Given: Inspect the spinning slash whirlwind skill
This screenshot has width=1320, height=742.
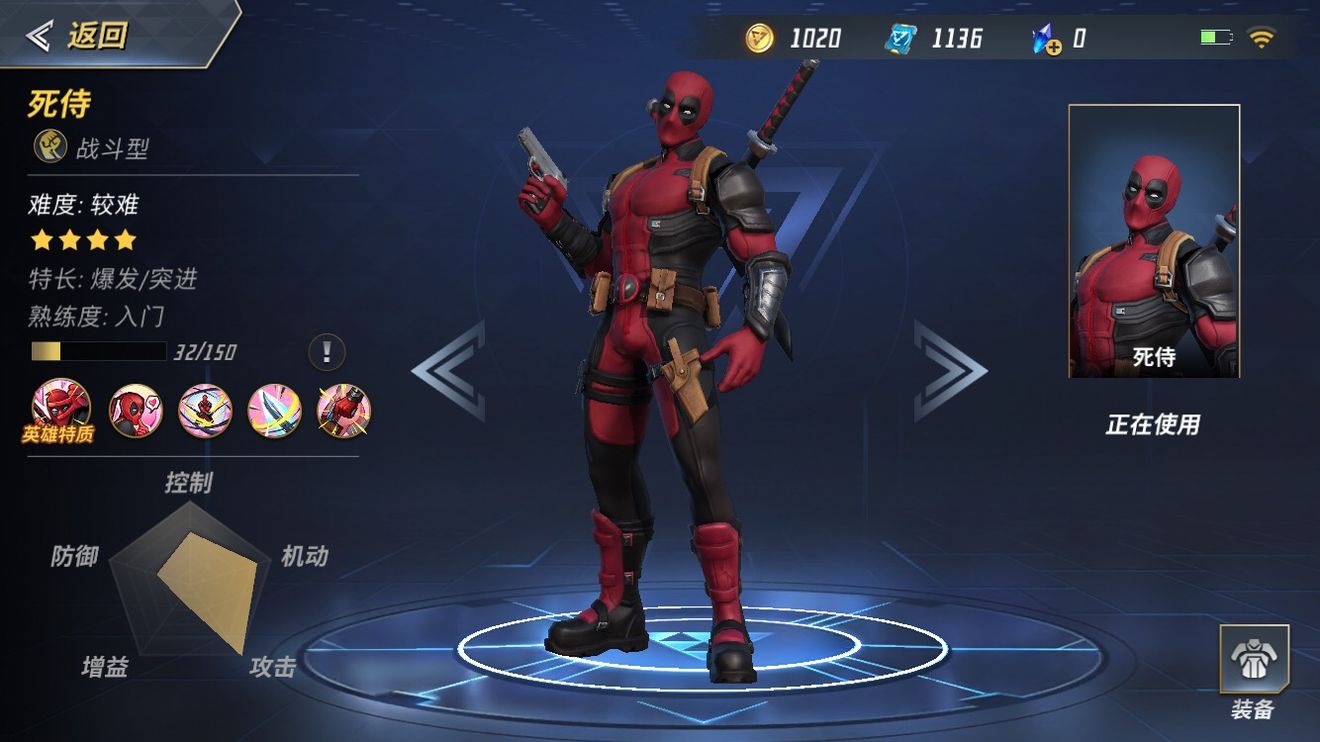Looking at the screenshot, I should coord(205,410).
